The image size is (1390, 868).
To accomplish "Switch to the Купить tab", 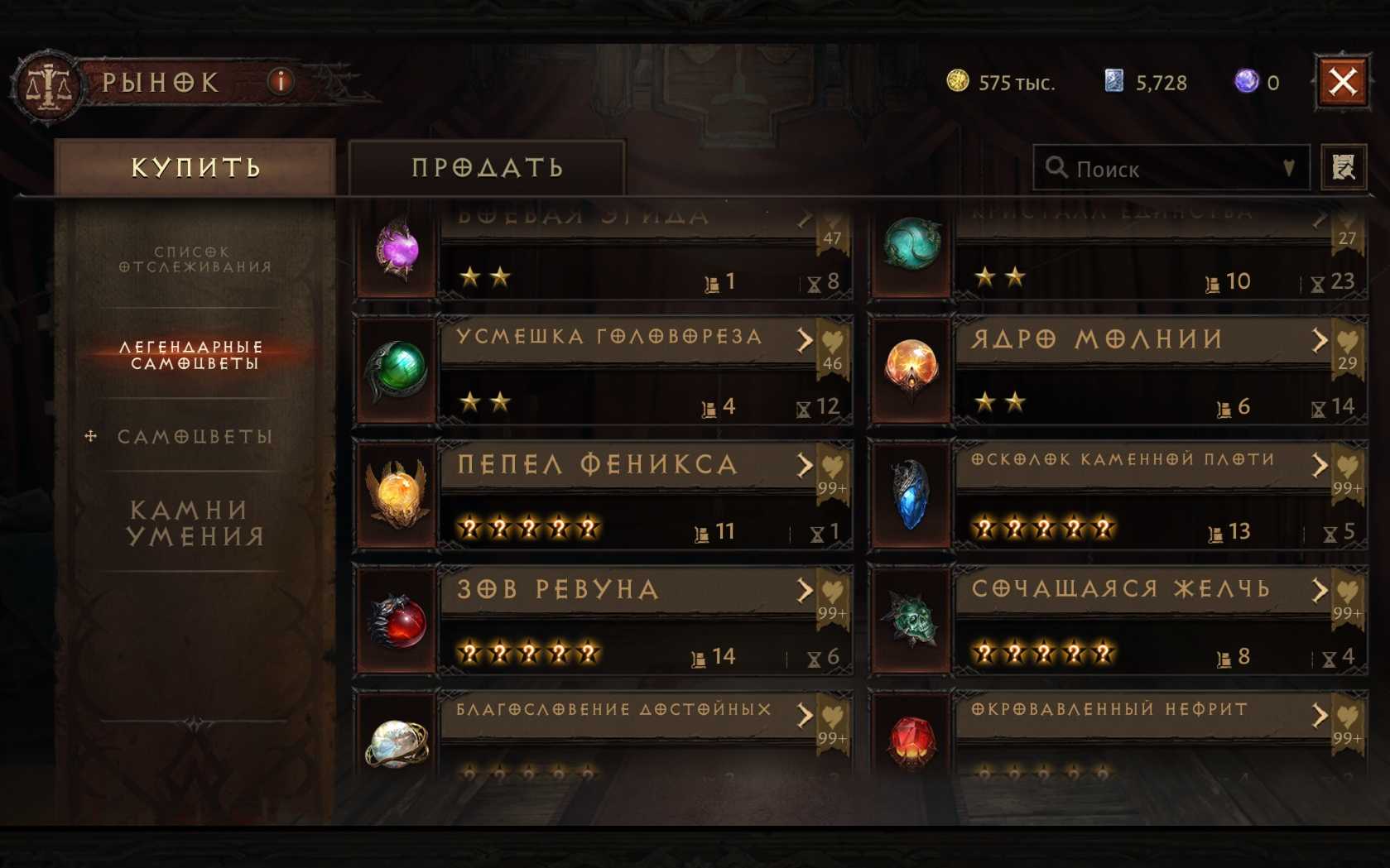I will pos(196,168).
